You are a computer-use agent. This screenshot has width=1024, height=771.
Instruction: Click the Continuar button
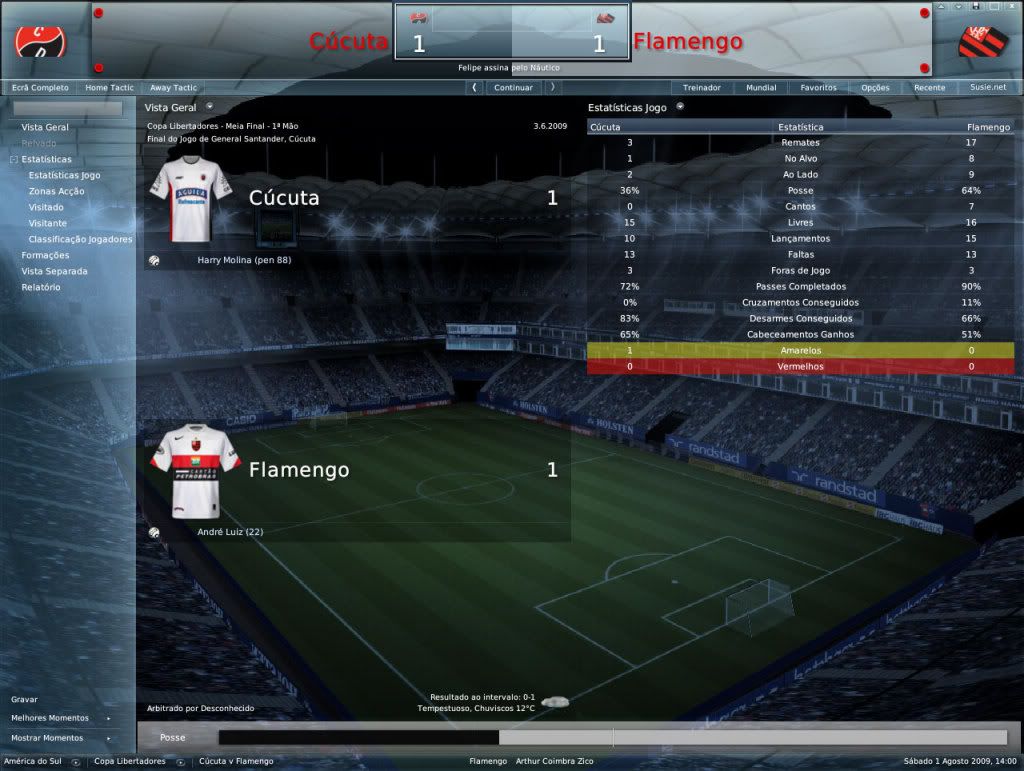tap(513, 88)
